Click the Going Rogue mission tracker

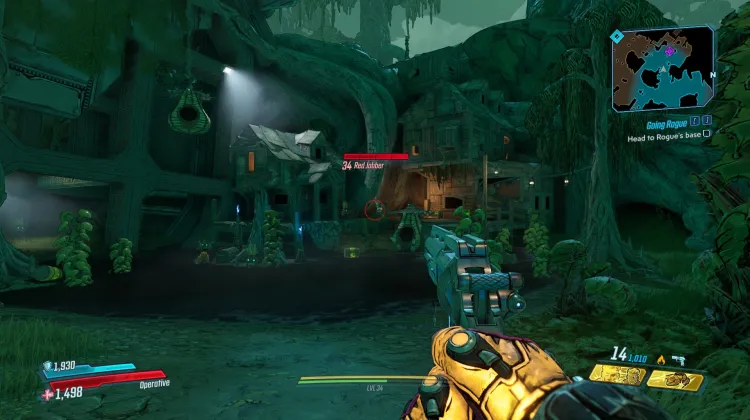667,122
